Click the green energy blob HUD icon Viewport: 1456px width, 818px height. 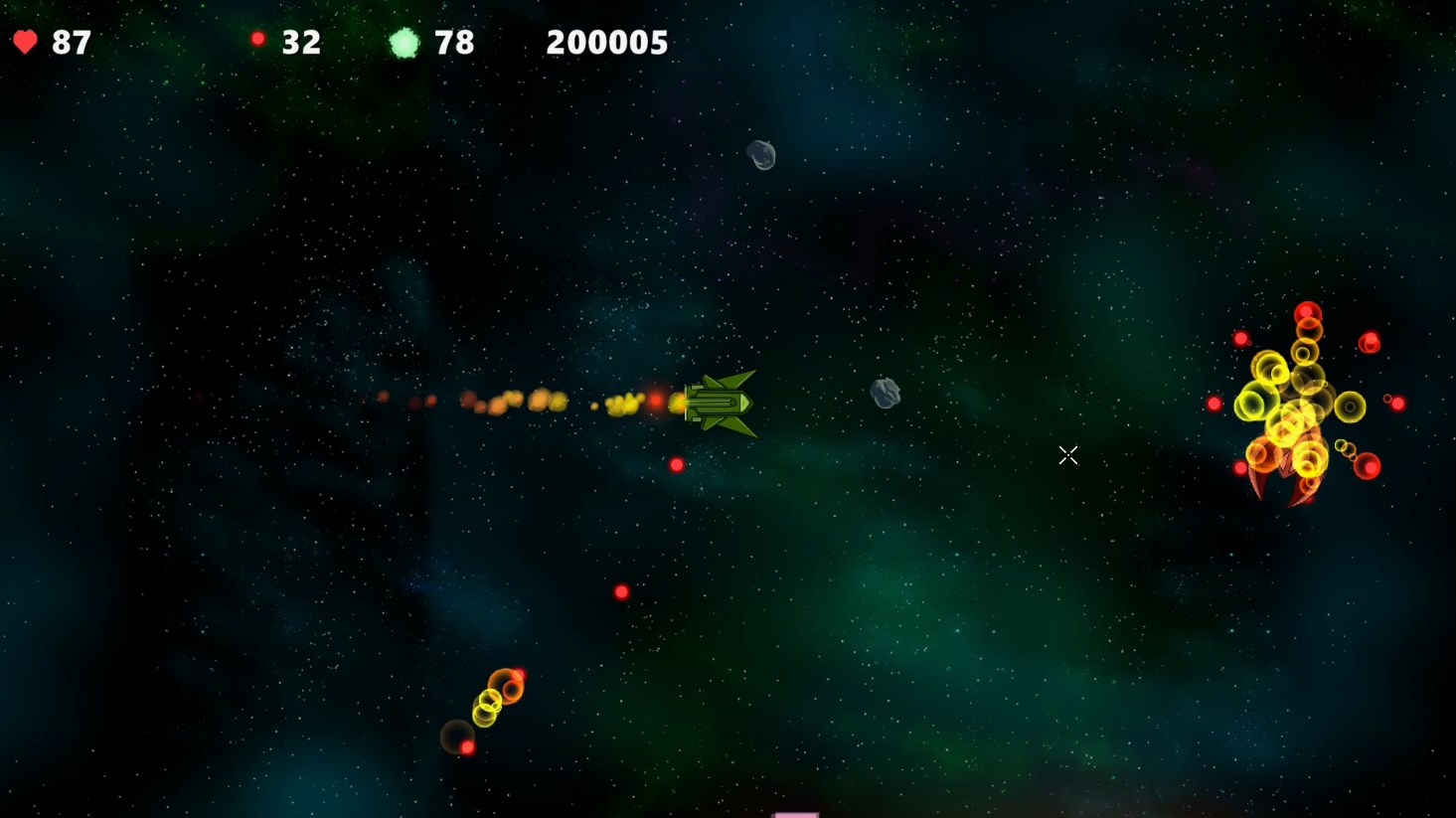(x=405, y=42)
